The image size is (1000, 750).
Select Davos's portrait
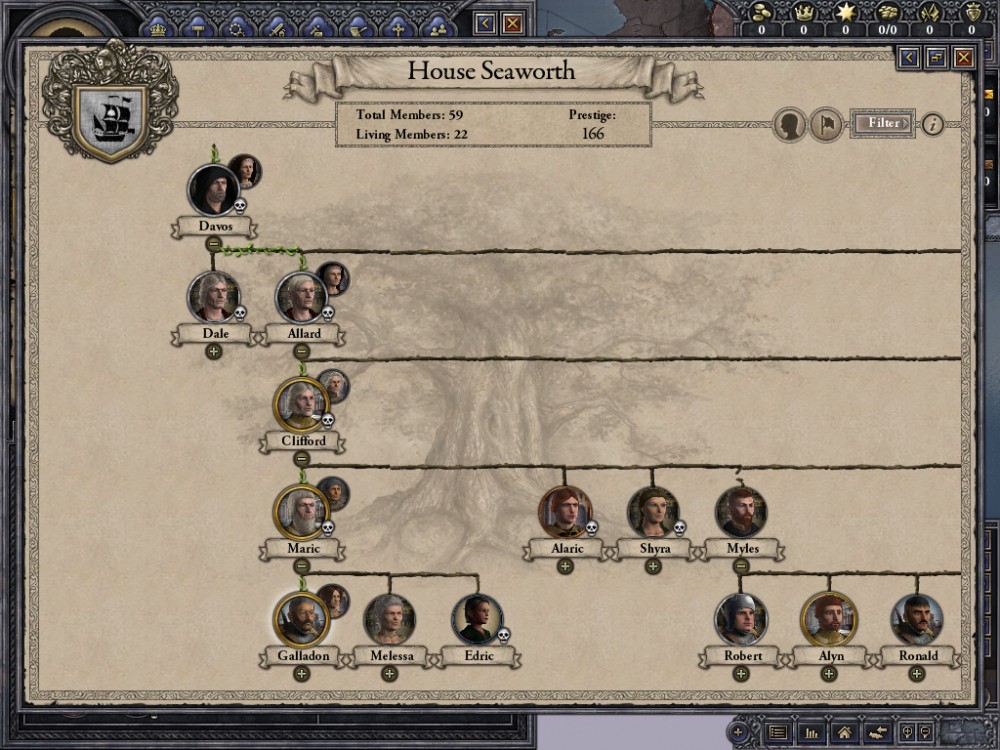pos(213,189)
